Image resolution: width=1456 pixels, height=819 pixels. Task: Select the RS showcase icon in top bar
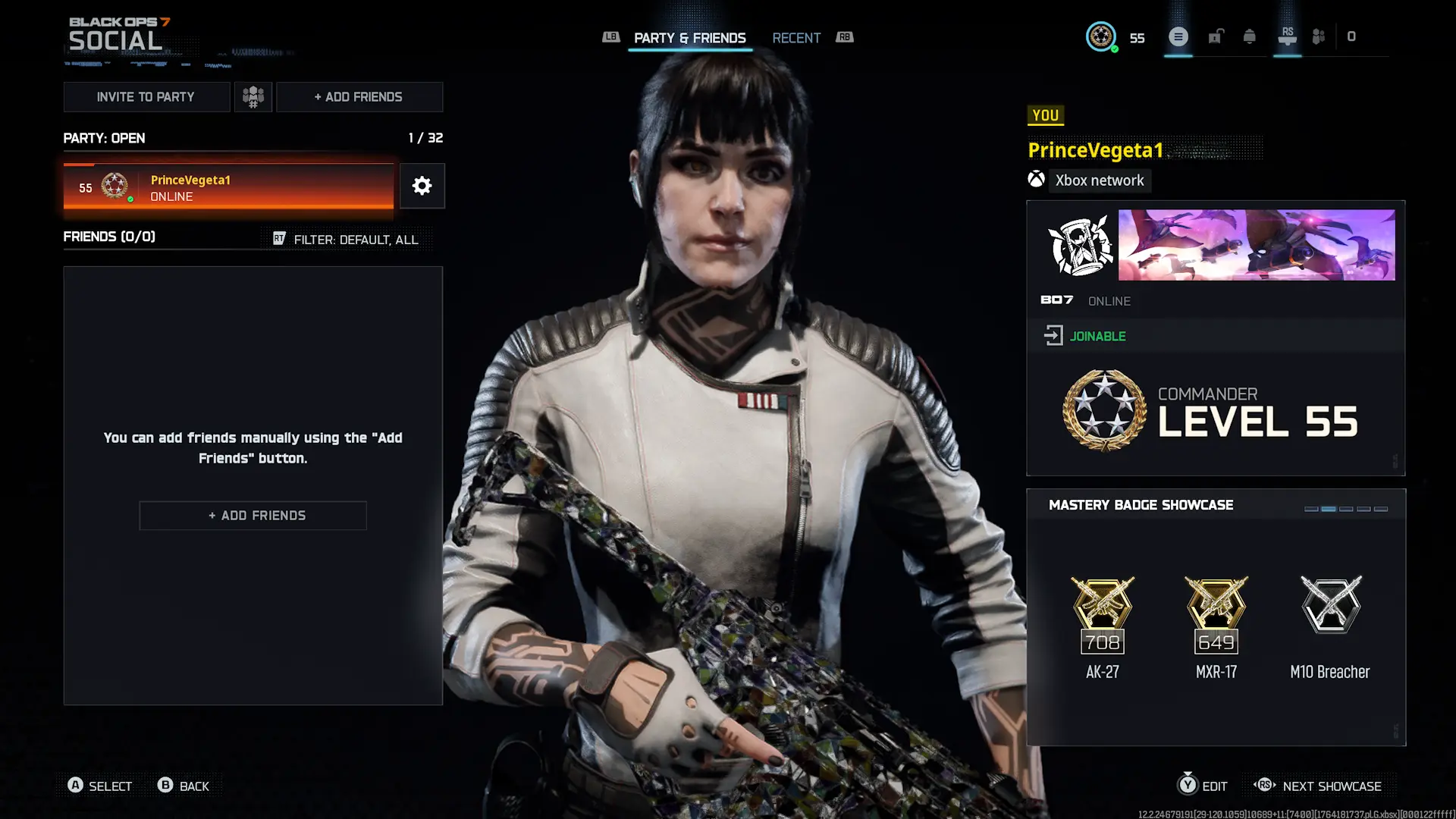pyautogui.click(x=1287, y=36)
